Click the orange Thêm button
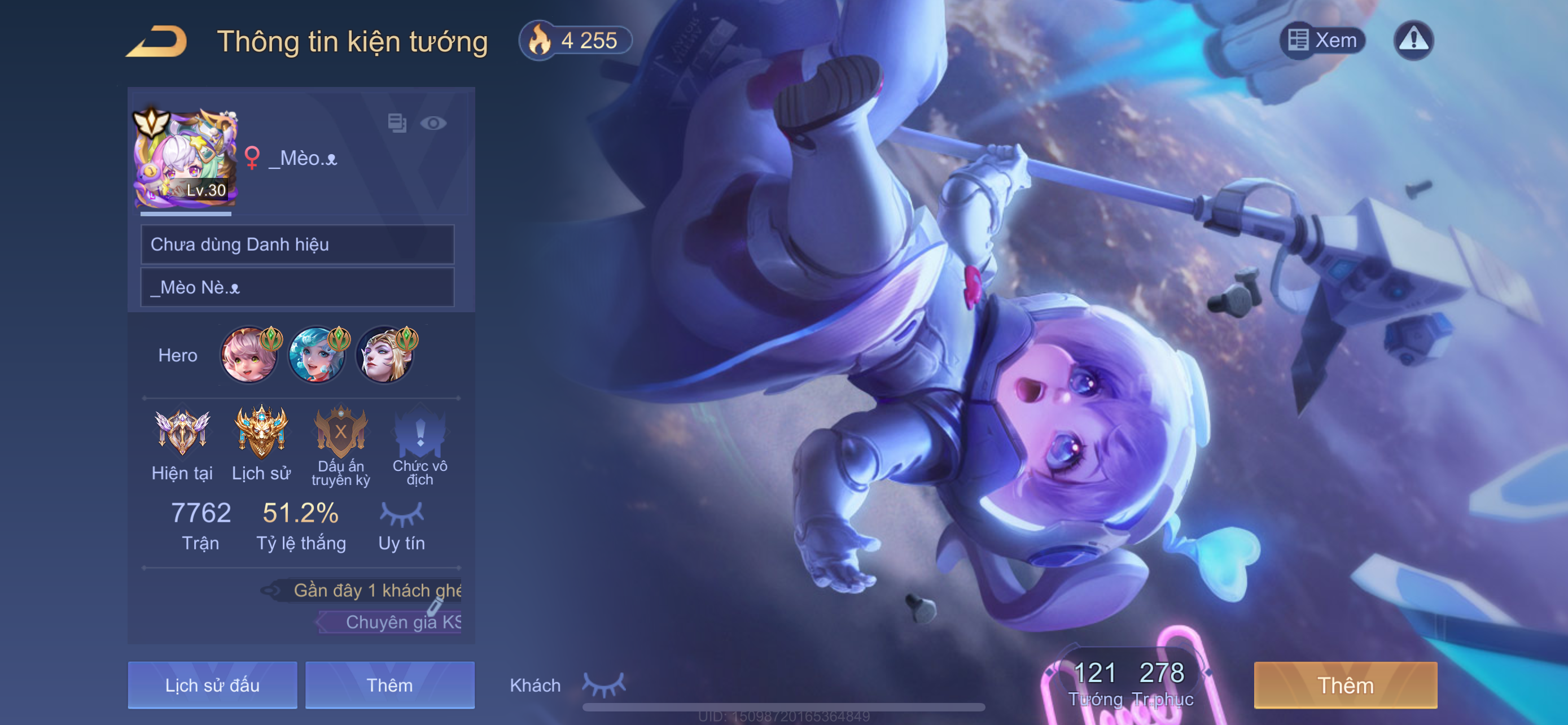This screenshot has height=725, width=1568. 1345,685
